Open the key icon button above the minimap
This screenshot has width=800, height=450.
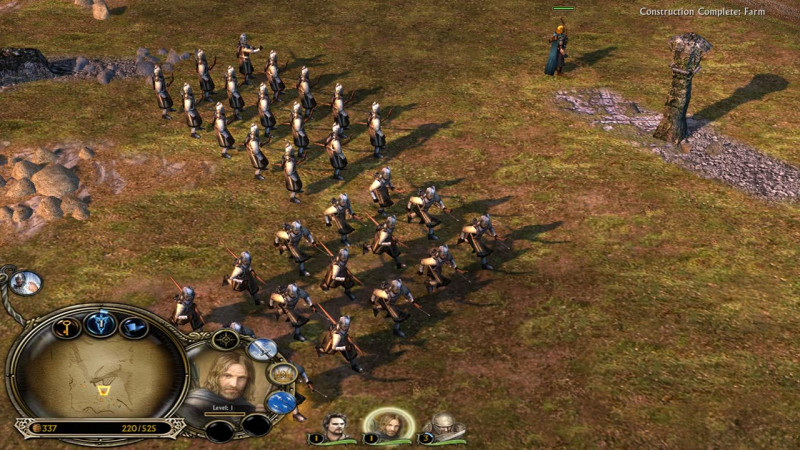click(66, 328)
